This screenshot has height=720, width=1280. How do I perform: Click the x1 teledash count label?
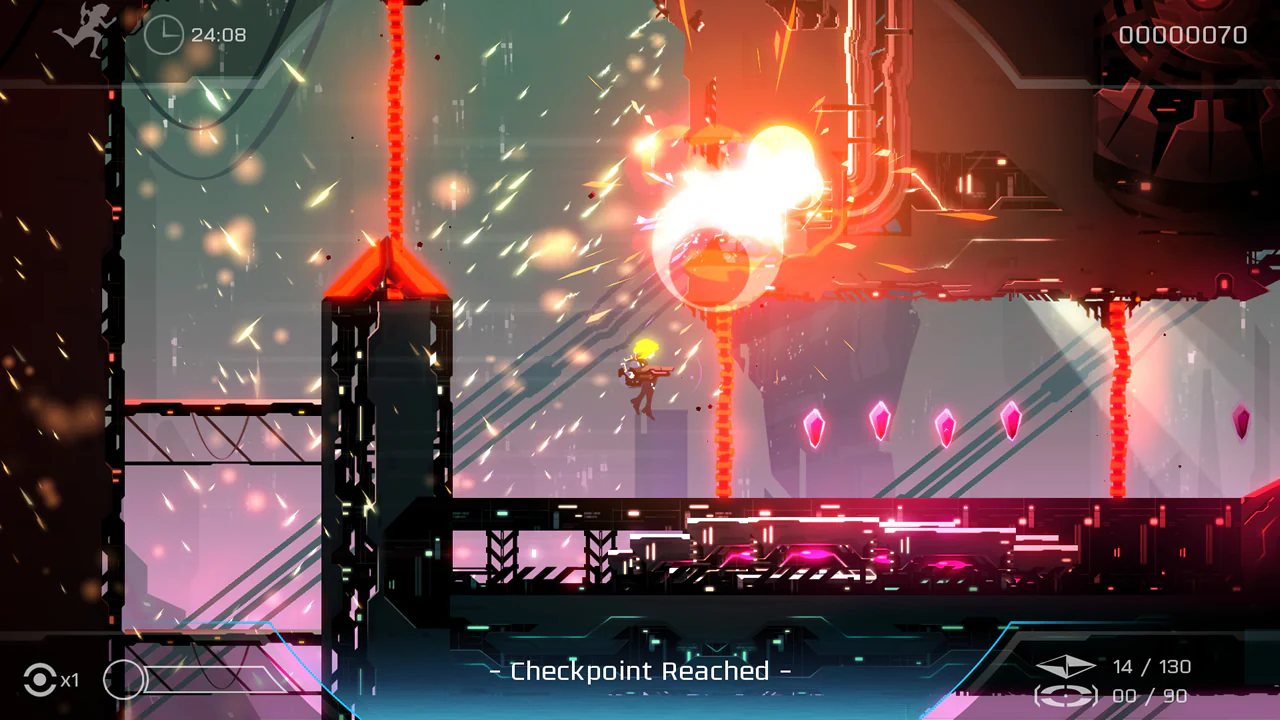[x=70, y=680]
